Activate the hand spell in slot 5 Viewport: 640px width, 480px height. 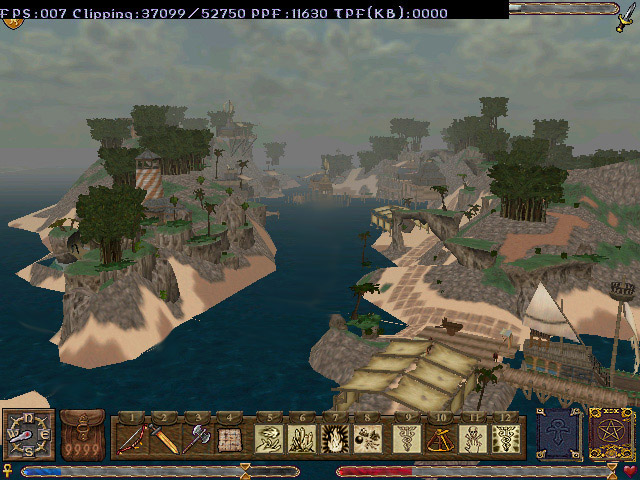pyautogui.click(x=268, y=439)
